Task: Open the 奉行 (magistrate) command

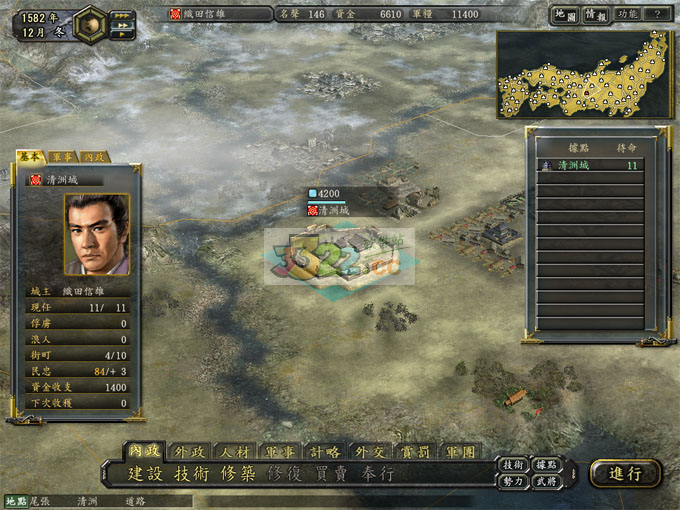Action: (x=379, y=474)
